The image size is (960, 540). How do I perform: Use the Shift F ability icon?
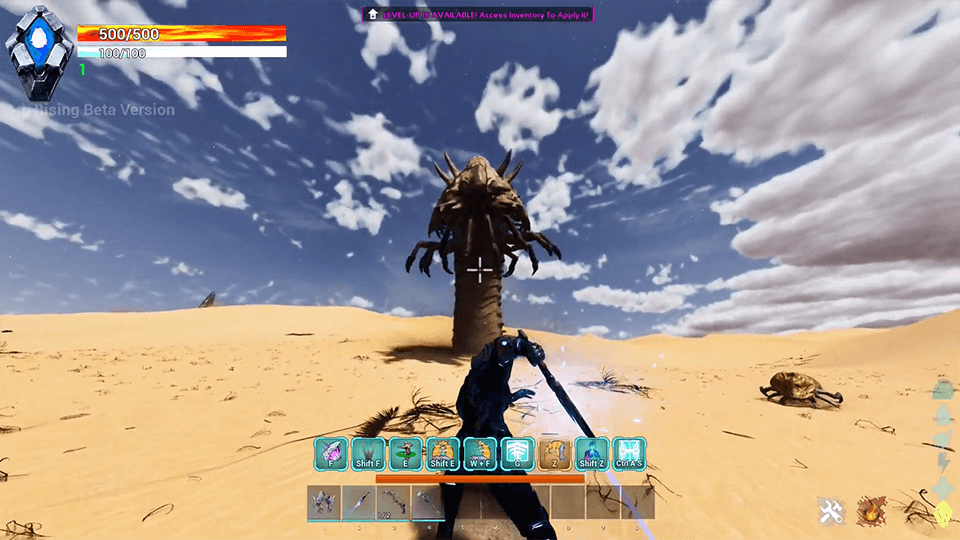click(x=368, y=454)
